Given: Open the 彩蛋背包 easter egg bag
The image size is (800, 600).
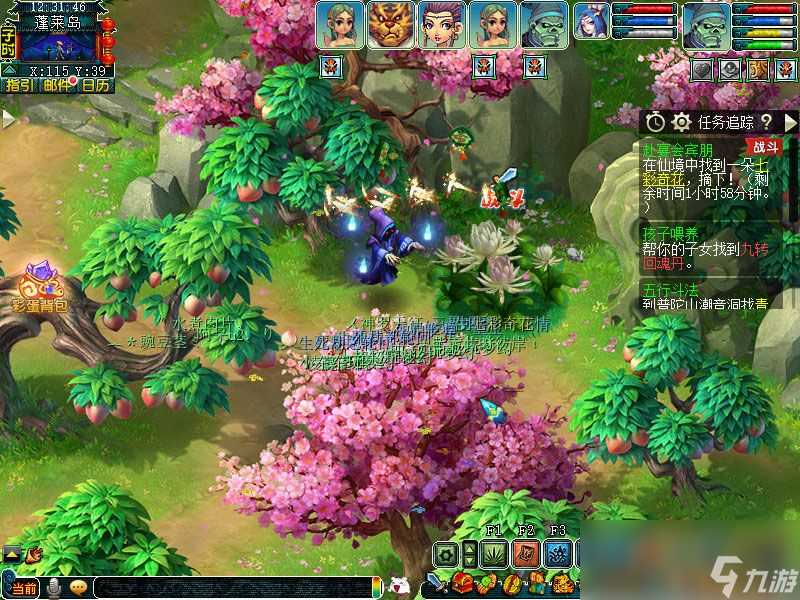Looking at the screenshot, I should click(x=37, y=285).
